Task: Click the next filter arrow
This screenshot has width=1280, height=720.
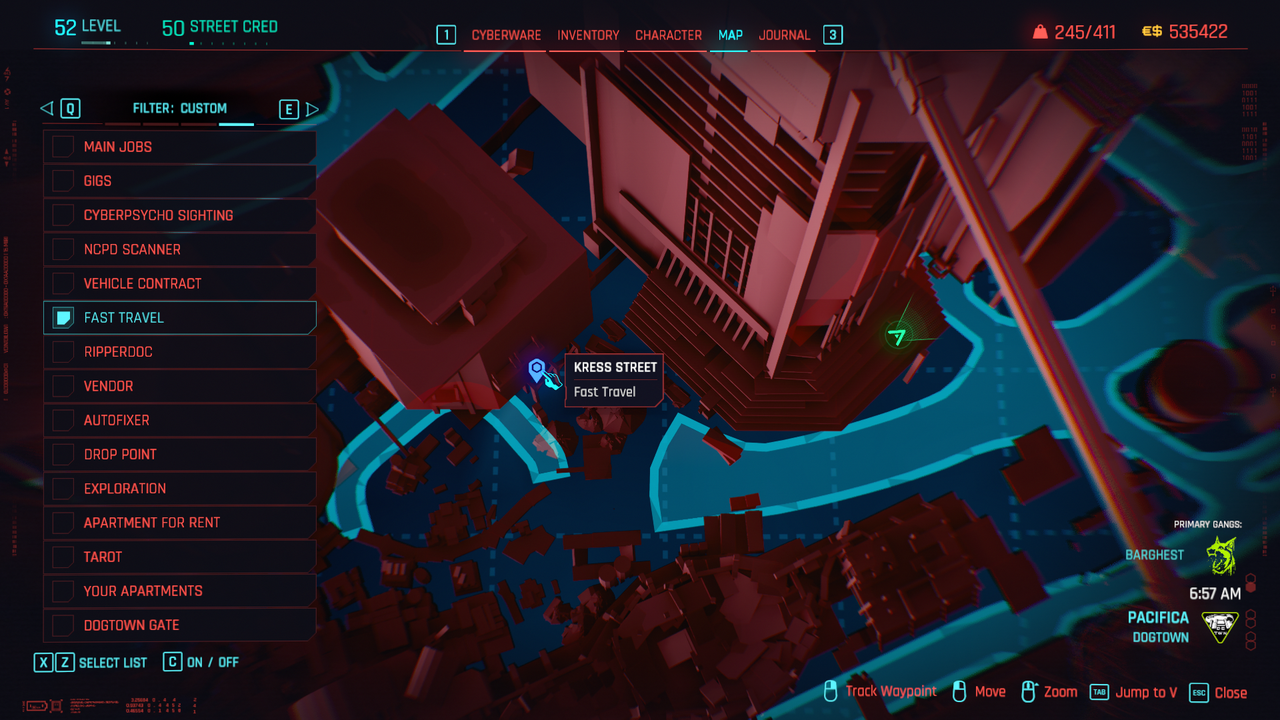Action: pyautogui.click(x=312, y=109)
